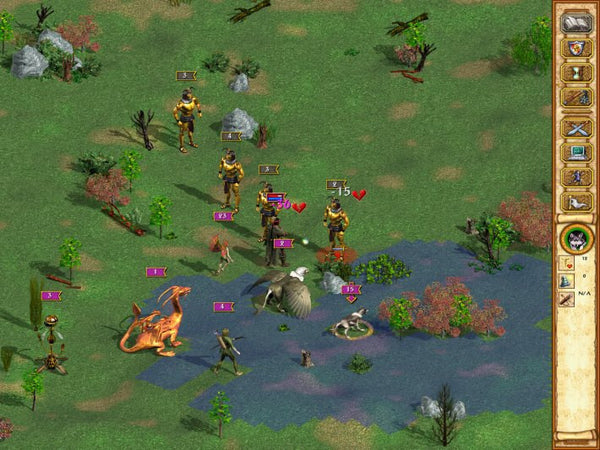Choose the shield Defend command
The height and width of the screenshot is (450, 600).
(x=575, y=47)
